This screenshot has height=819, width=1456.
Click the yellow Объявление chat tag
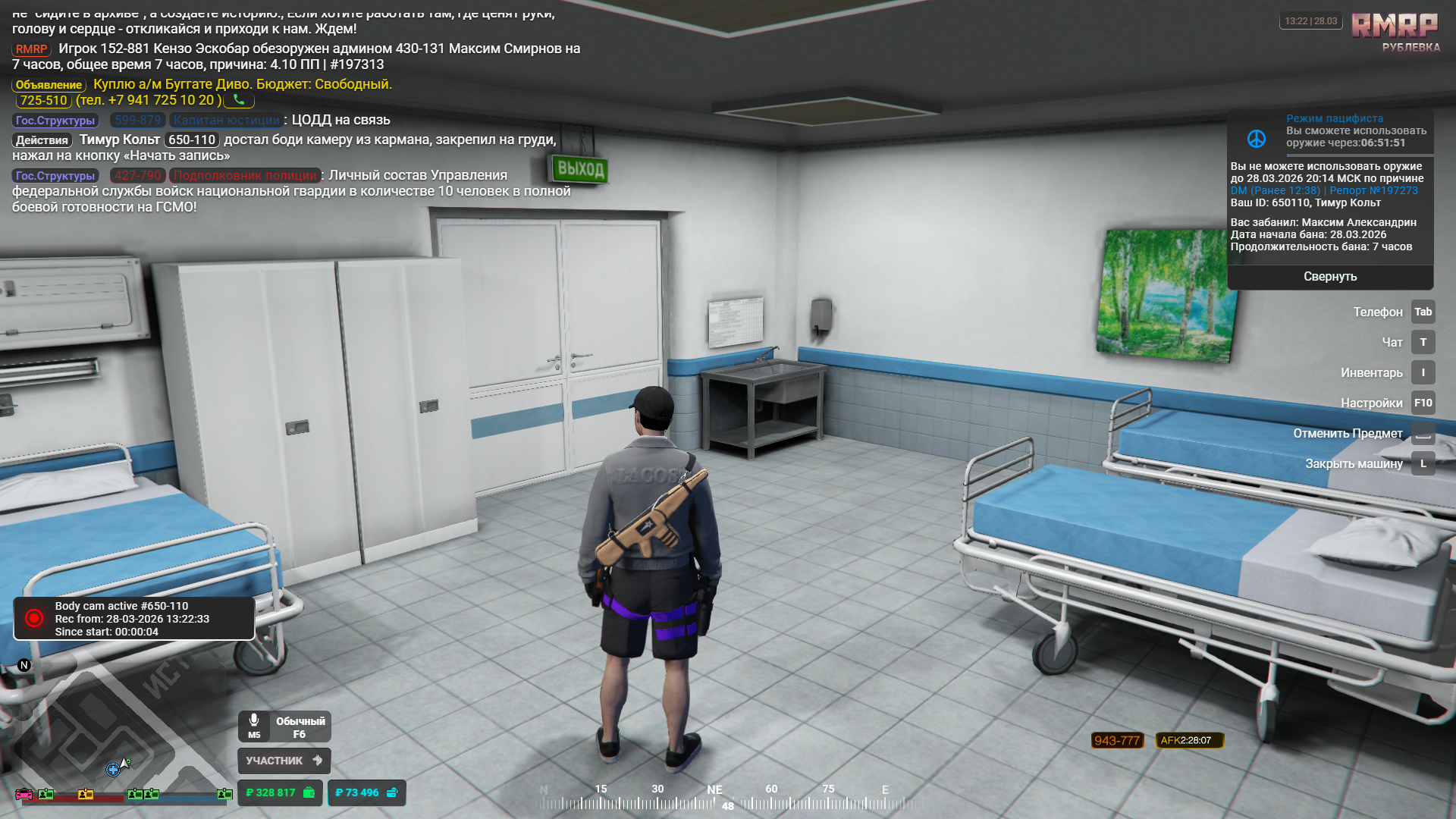click(x=49, y=85)
